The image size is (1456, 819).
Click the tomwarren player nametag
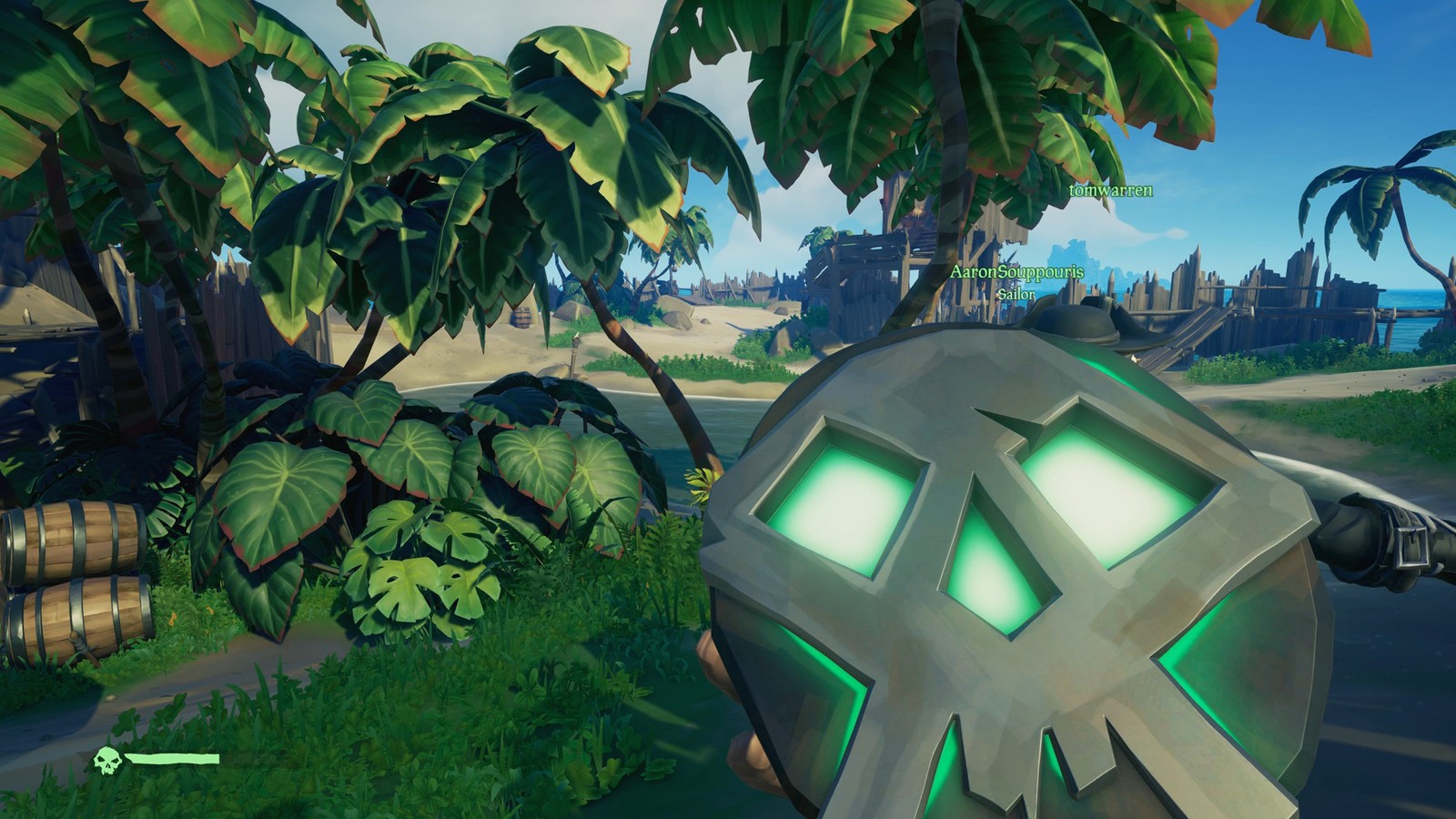(1110, 191)
